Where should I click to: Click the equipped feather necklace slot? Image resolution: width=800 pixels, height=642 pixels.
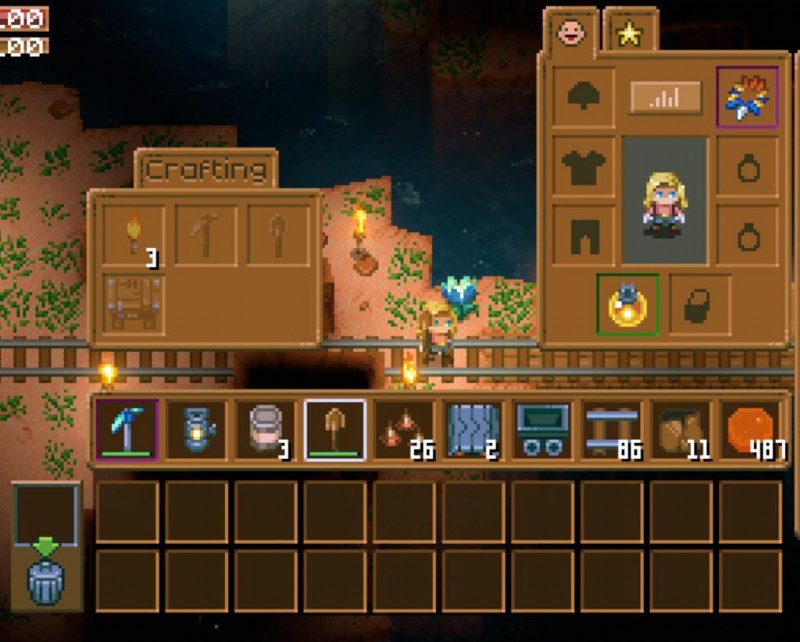tap(747, 97)
